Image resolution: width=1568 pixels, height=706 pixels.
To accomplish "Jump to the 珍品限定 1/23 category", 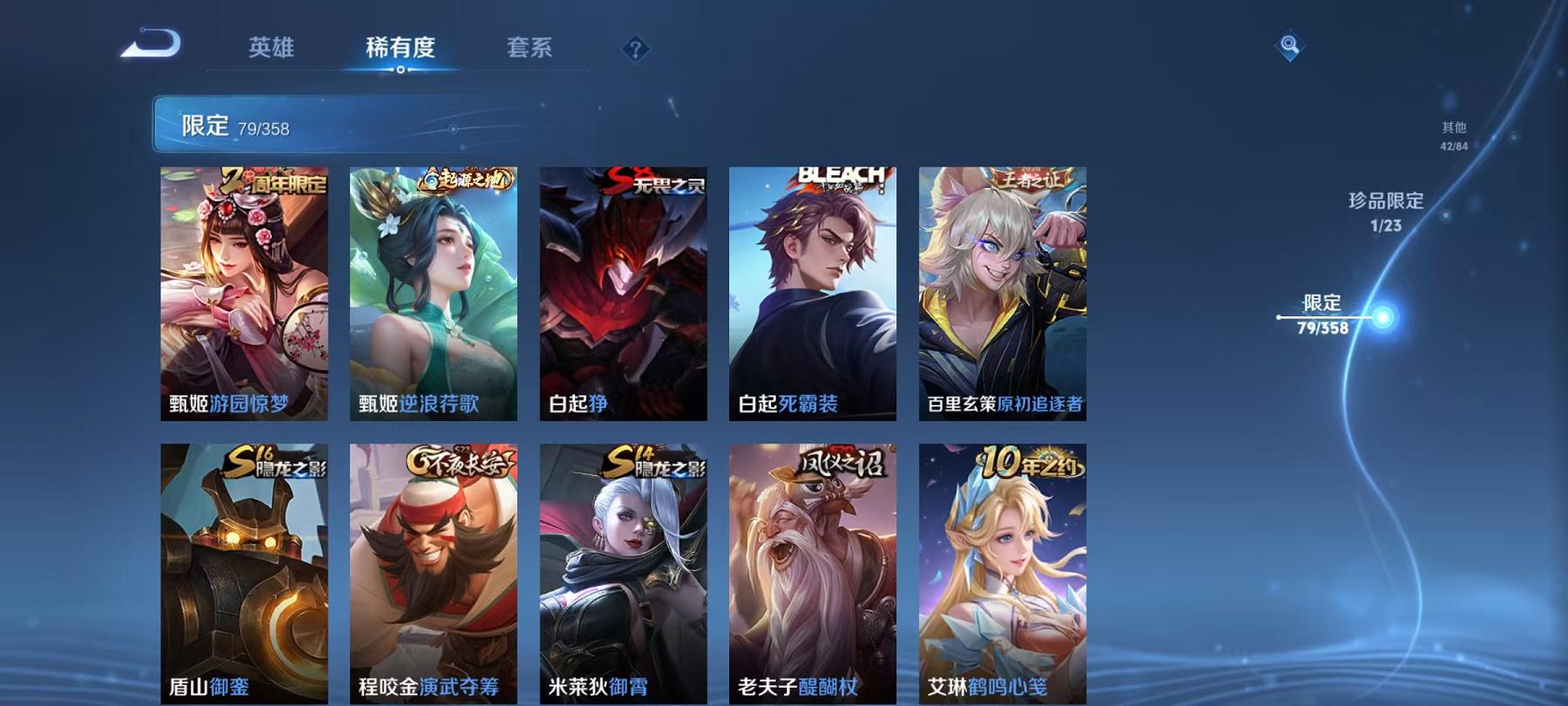I will 1382,212.
